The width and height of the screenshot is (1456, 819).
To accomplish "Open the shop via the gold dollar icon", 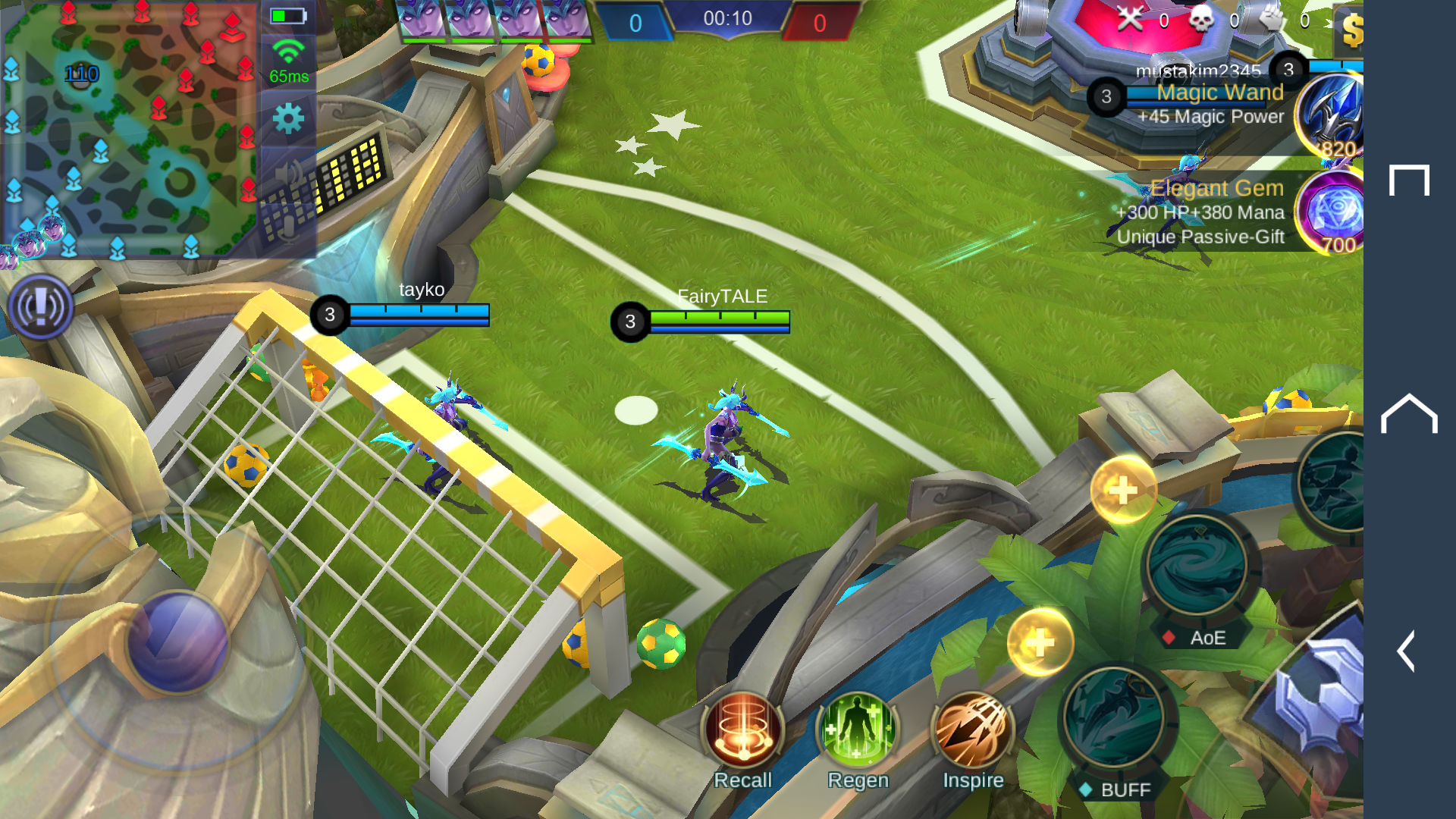I will [x=1351, y=30].
